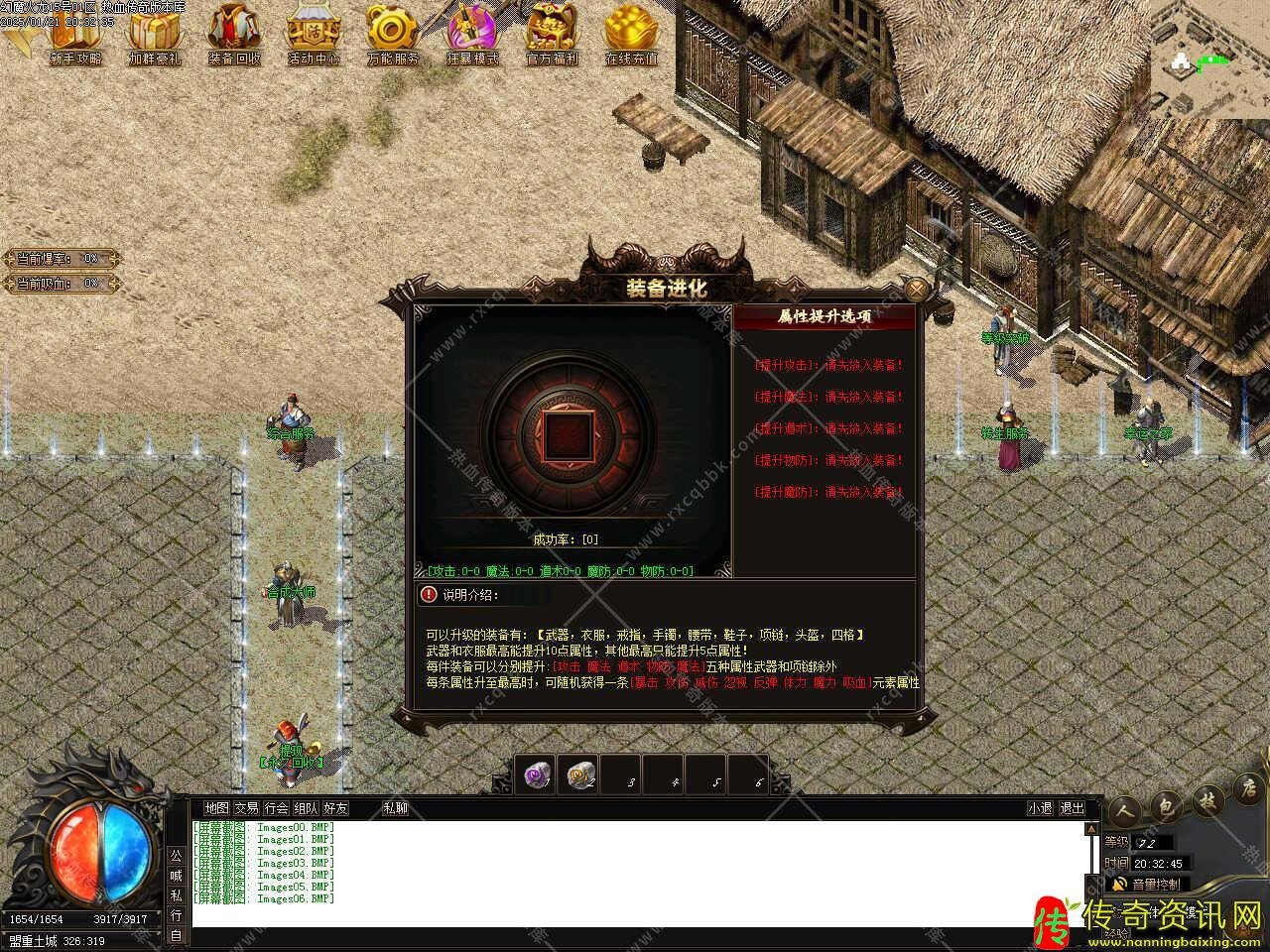Choose the 提升道术 attribute option
The height and width of the screenshot is (952, 1270).
coord(828,428)
